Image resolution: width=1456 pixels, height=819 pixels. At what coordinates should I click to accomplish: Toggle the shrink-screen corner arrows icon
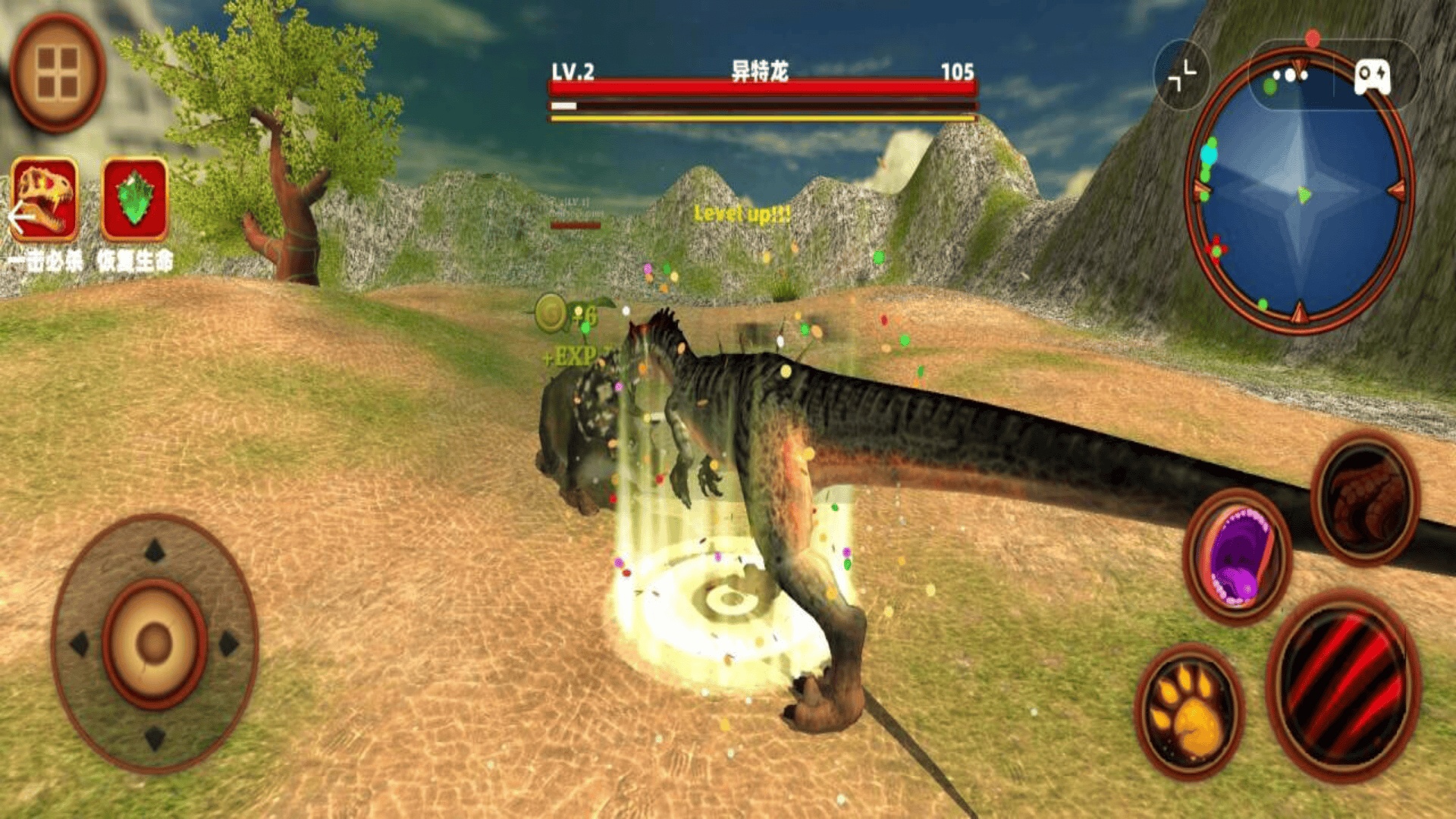1181,76
